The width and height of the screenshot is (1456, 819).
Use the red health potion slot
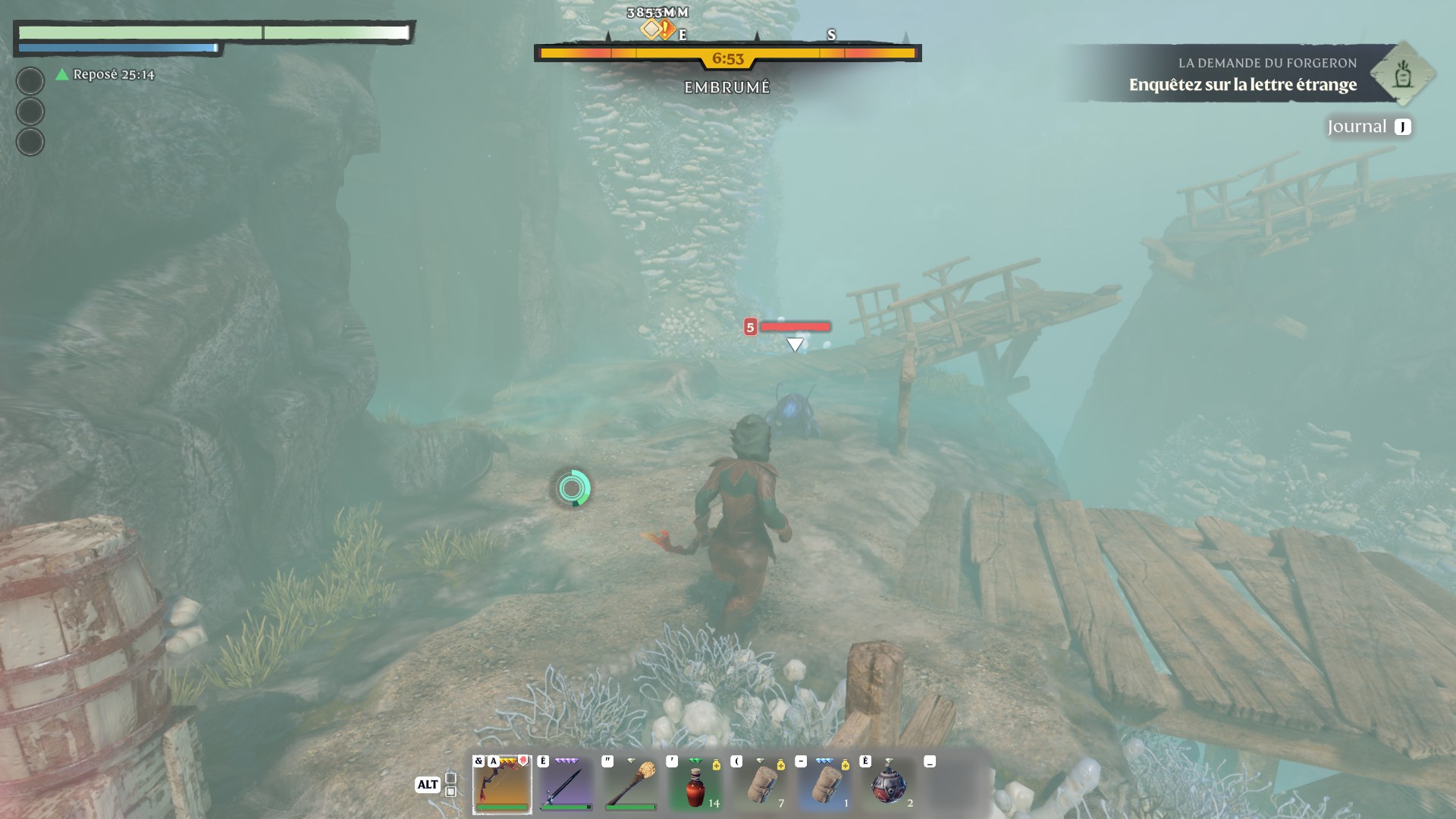[x=695, y=784]
